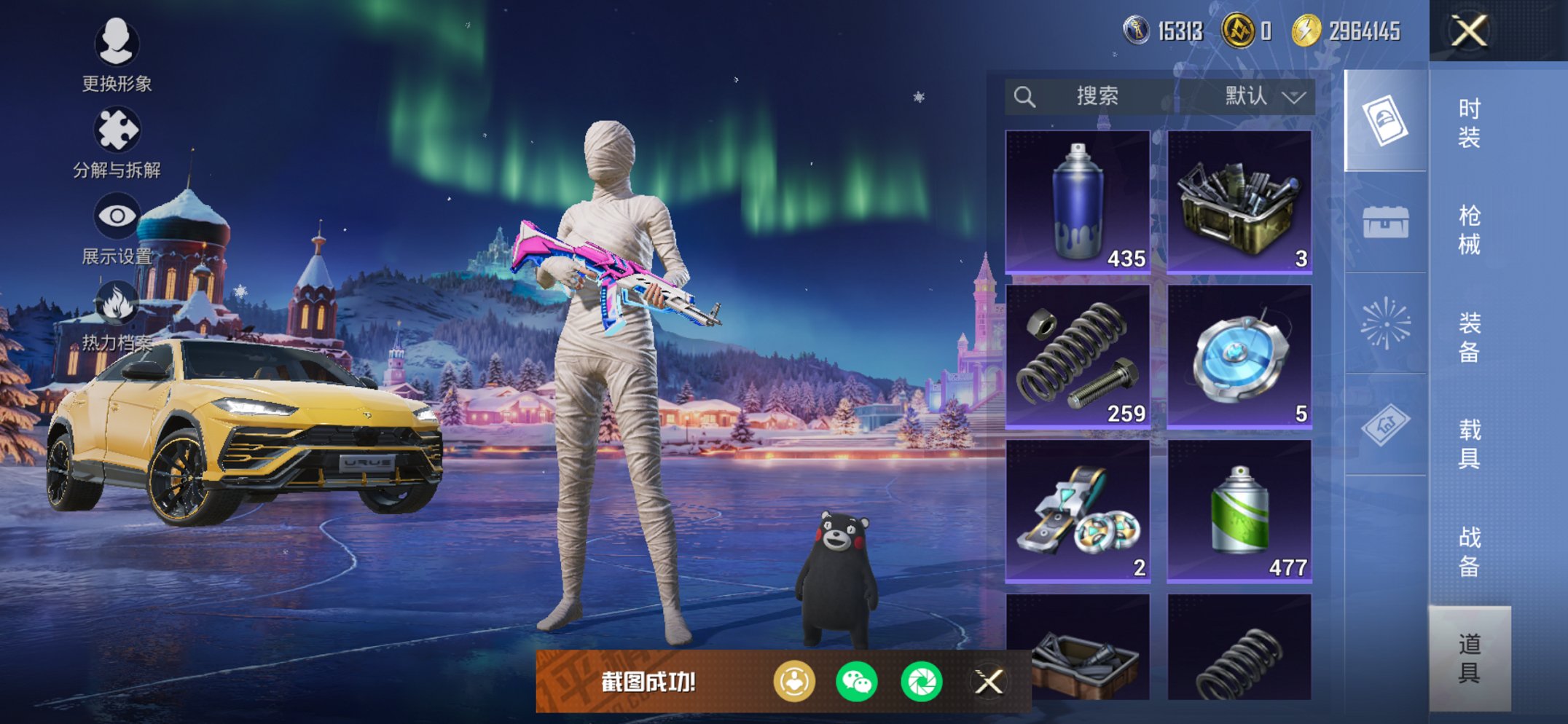Switch to 战备 combat supplies tab
The height and width of the screenshot is (724, 1568).
tap(1469, 551)
